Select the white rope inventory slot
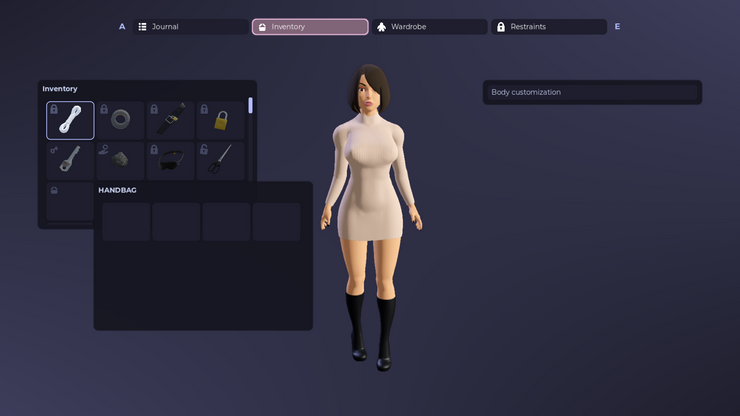The image size is (740, 416). point(70,120)
